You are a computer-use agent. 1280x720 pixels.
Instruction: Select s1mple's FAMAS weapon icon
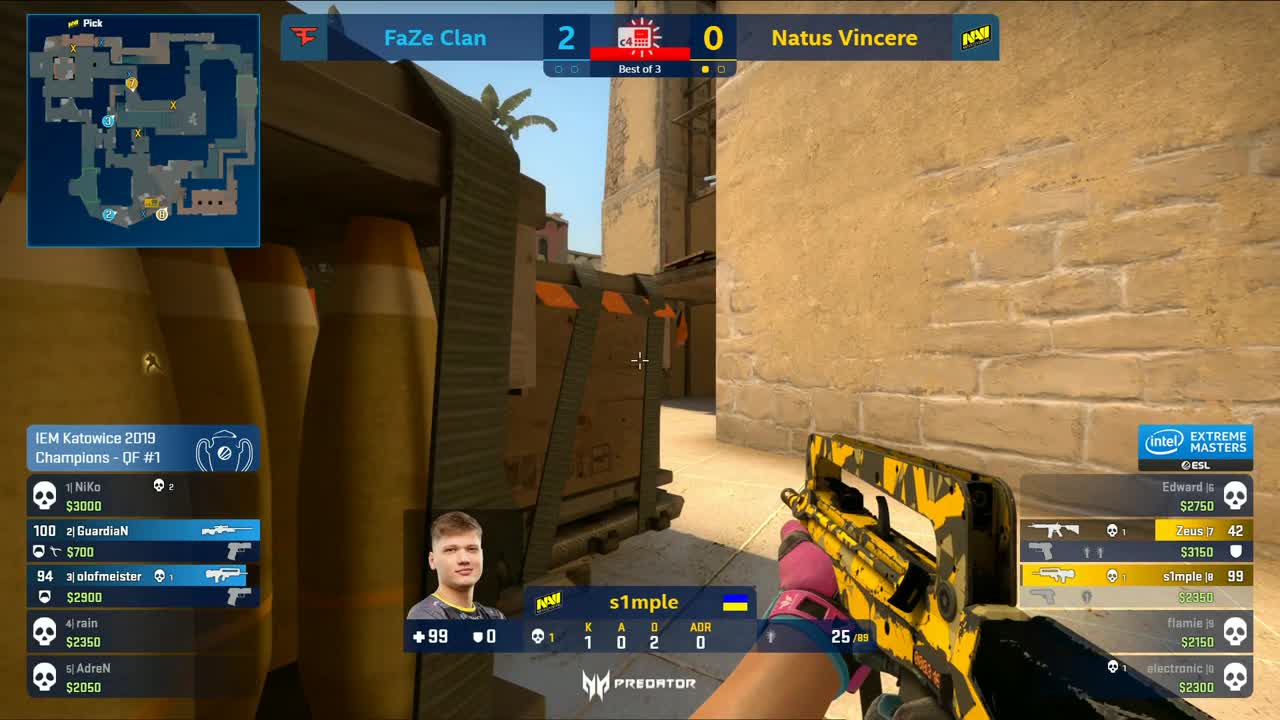[x=1055, y=575]
